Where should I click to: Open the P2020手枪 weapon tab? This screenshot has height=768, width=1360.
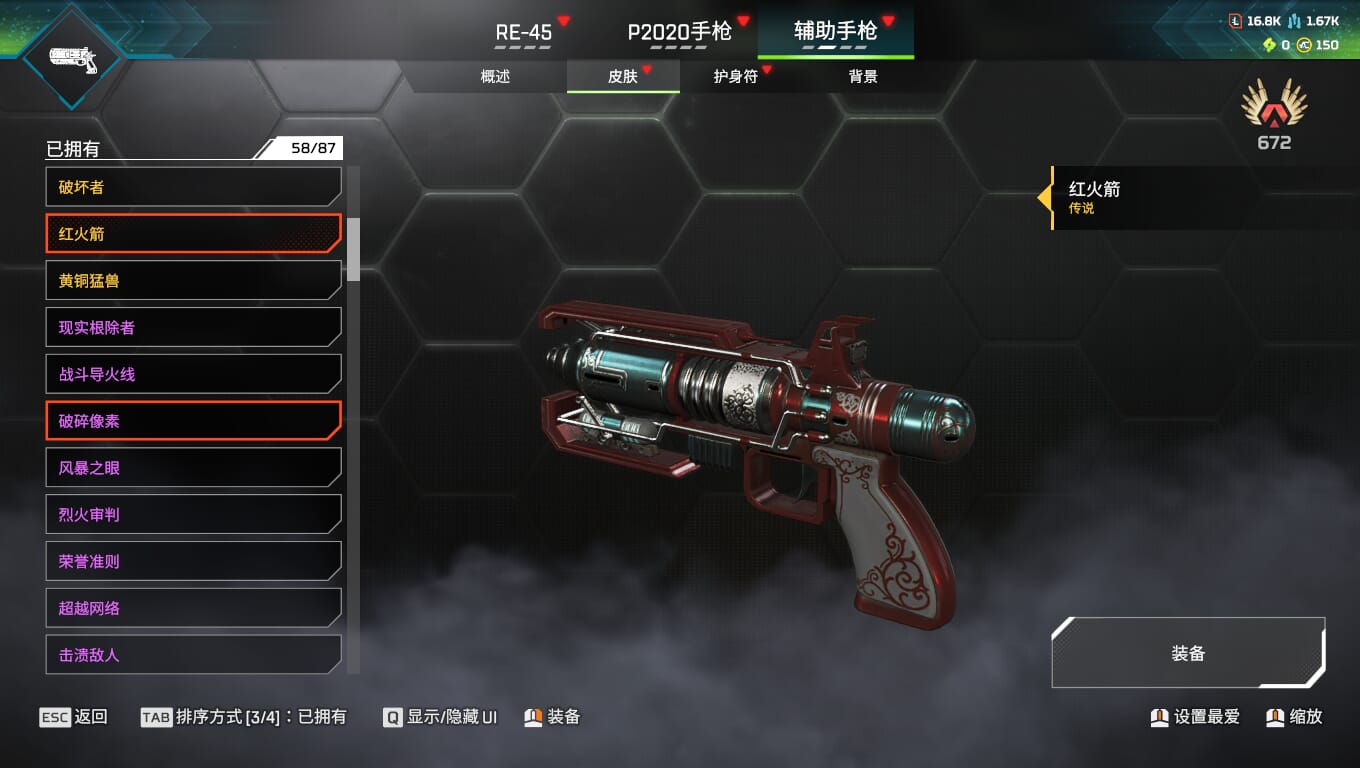coord(679,32)
